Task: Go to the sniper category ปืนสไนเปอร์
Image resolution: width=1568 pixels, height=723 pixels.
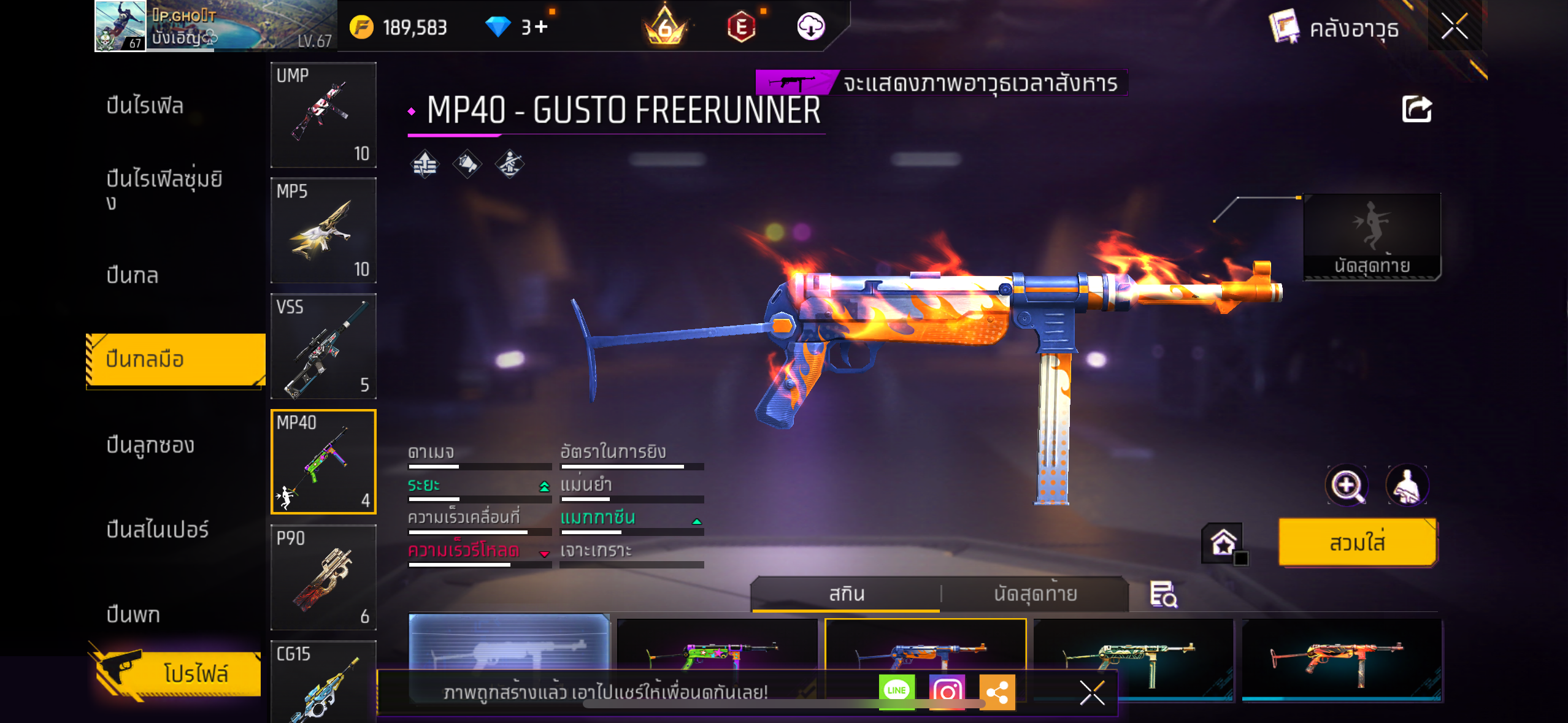Action: coord(158,529)
